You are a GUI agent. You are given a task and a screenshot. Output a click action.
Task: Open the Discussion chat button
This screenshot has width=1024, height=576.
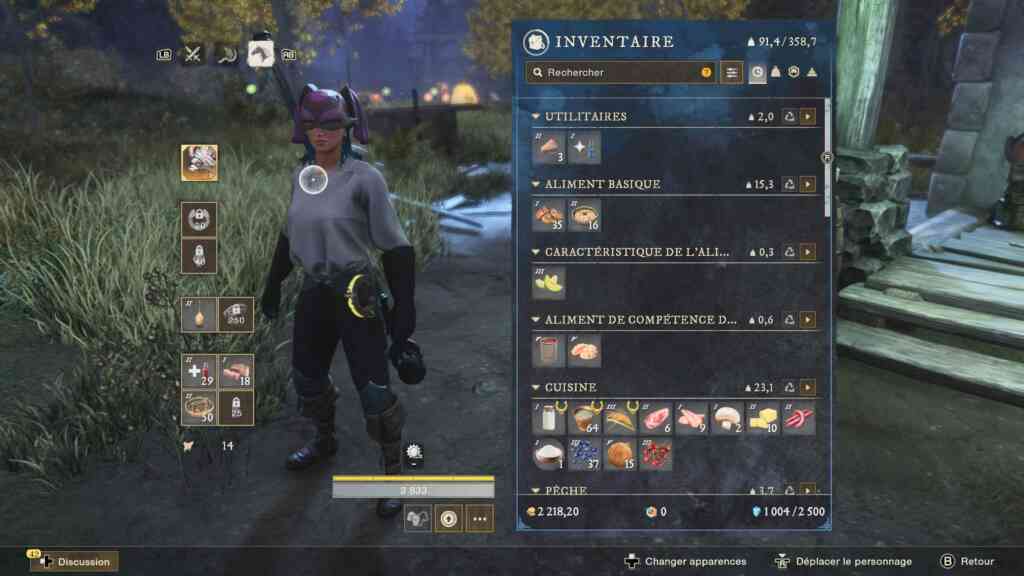75,562
